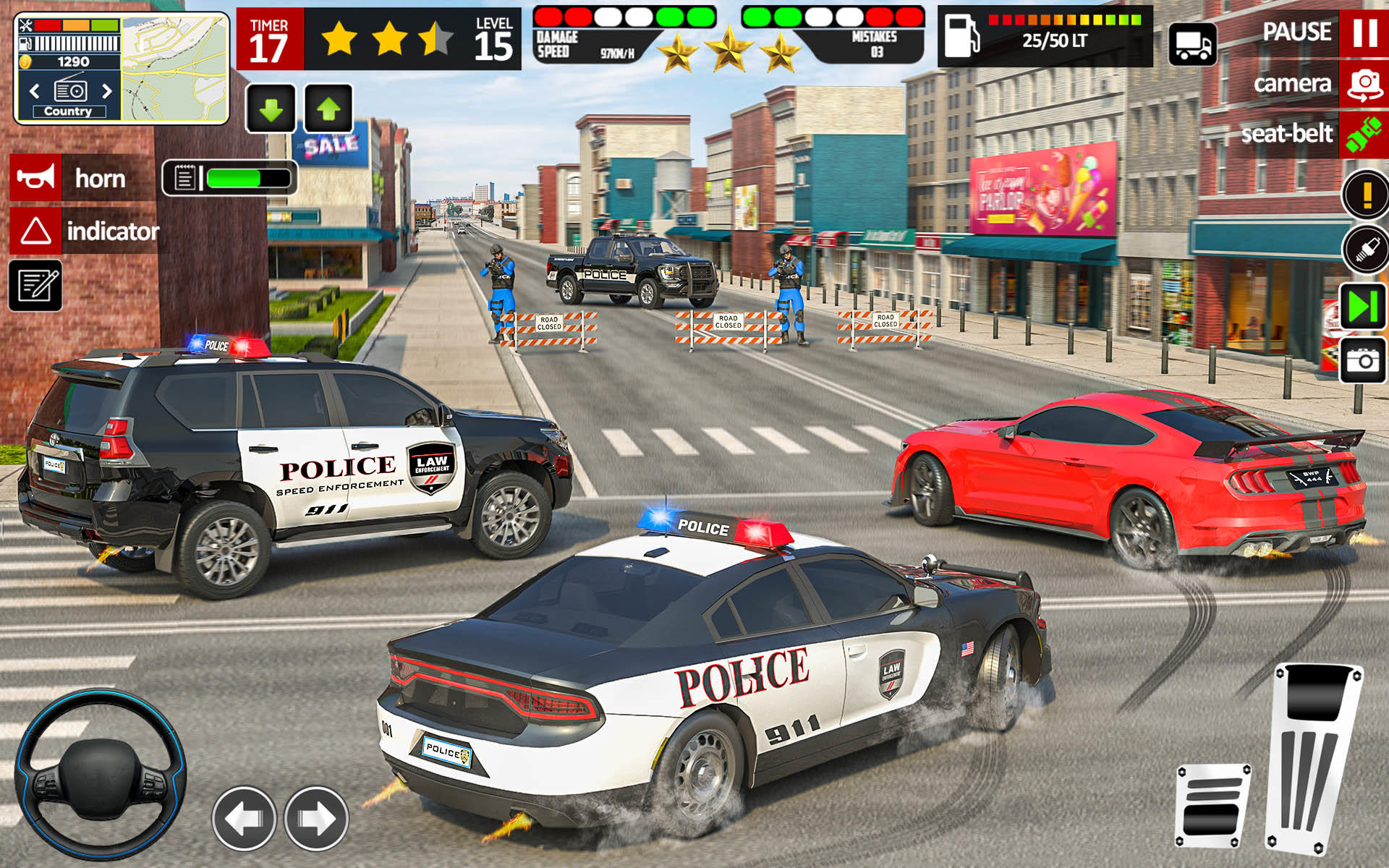
Task: Select previous radio station with left chevron
Action: tap(35, 91)
